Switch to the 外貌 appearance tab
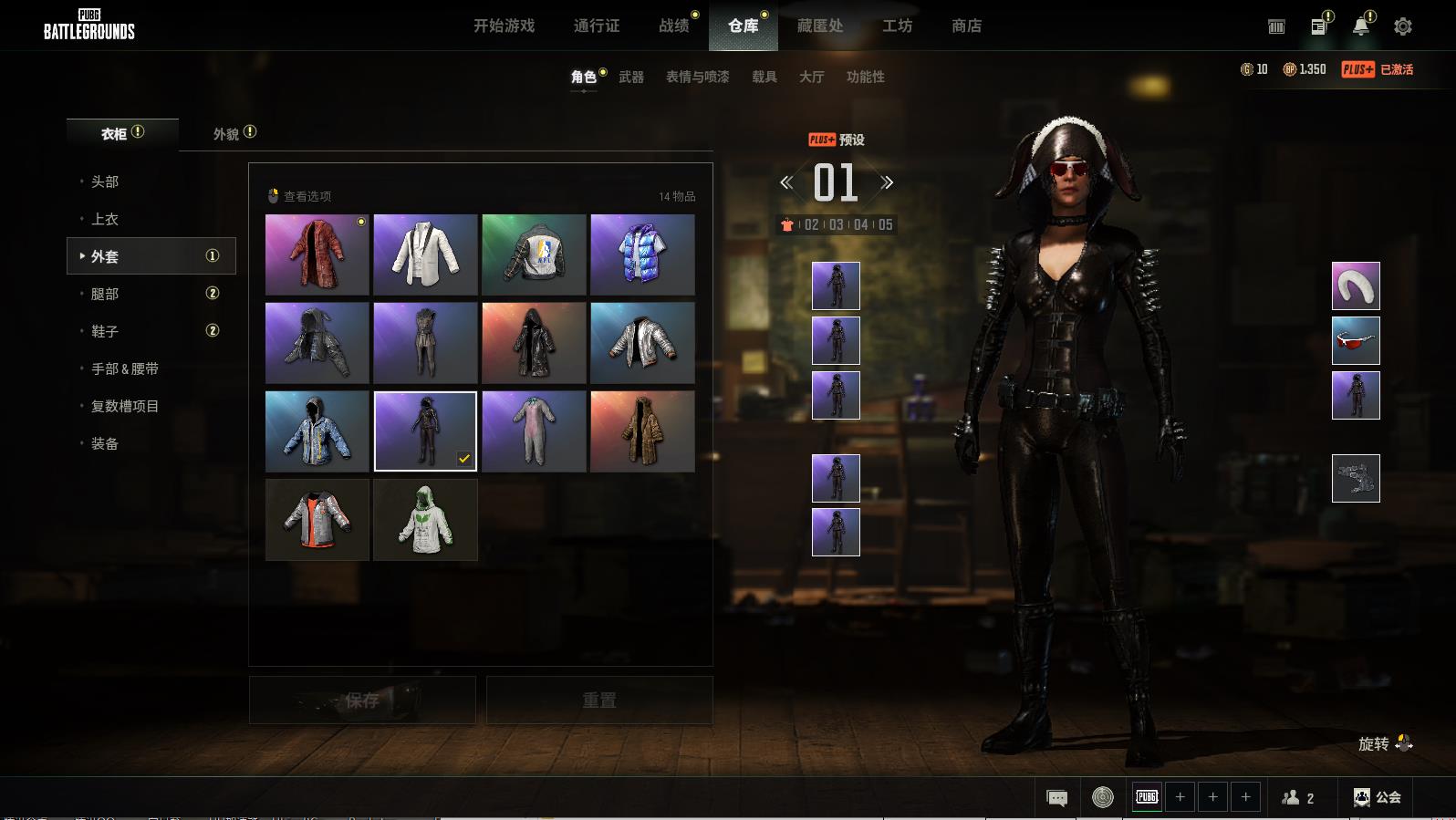The image size is (1456, 820). coord(226,134)
